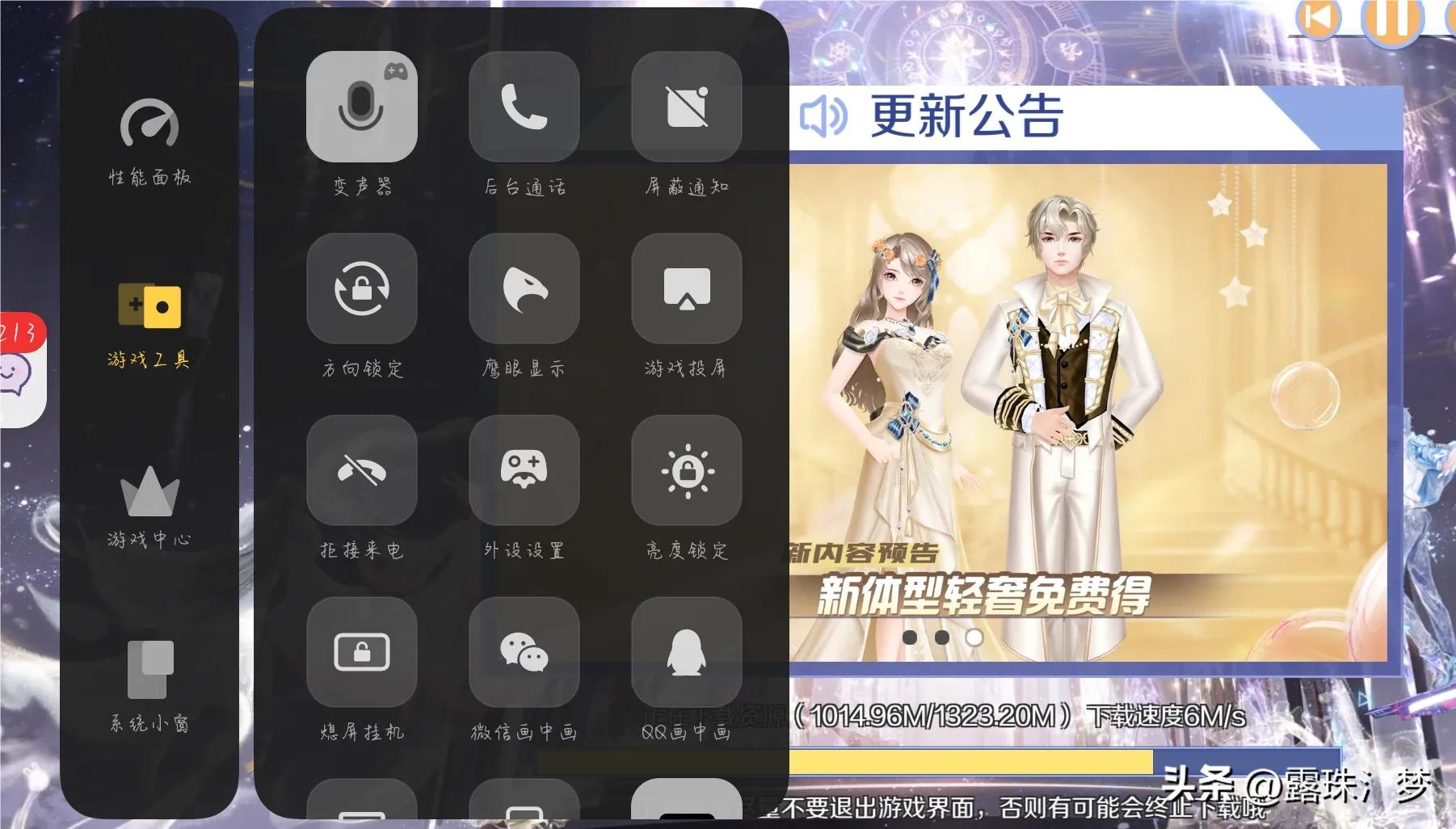Toggle 方向锁定 orientation lock
This screenshot has width=1456, height=829.
coord(362,288)
